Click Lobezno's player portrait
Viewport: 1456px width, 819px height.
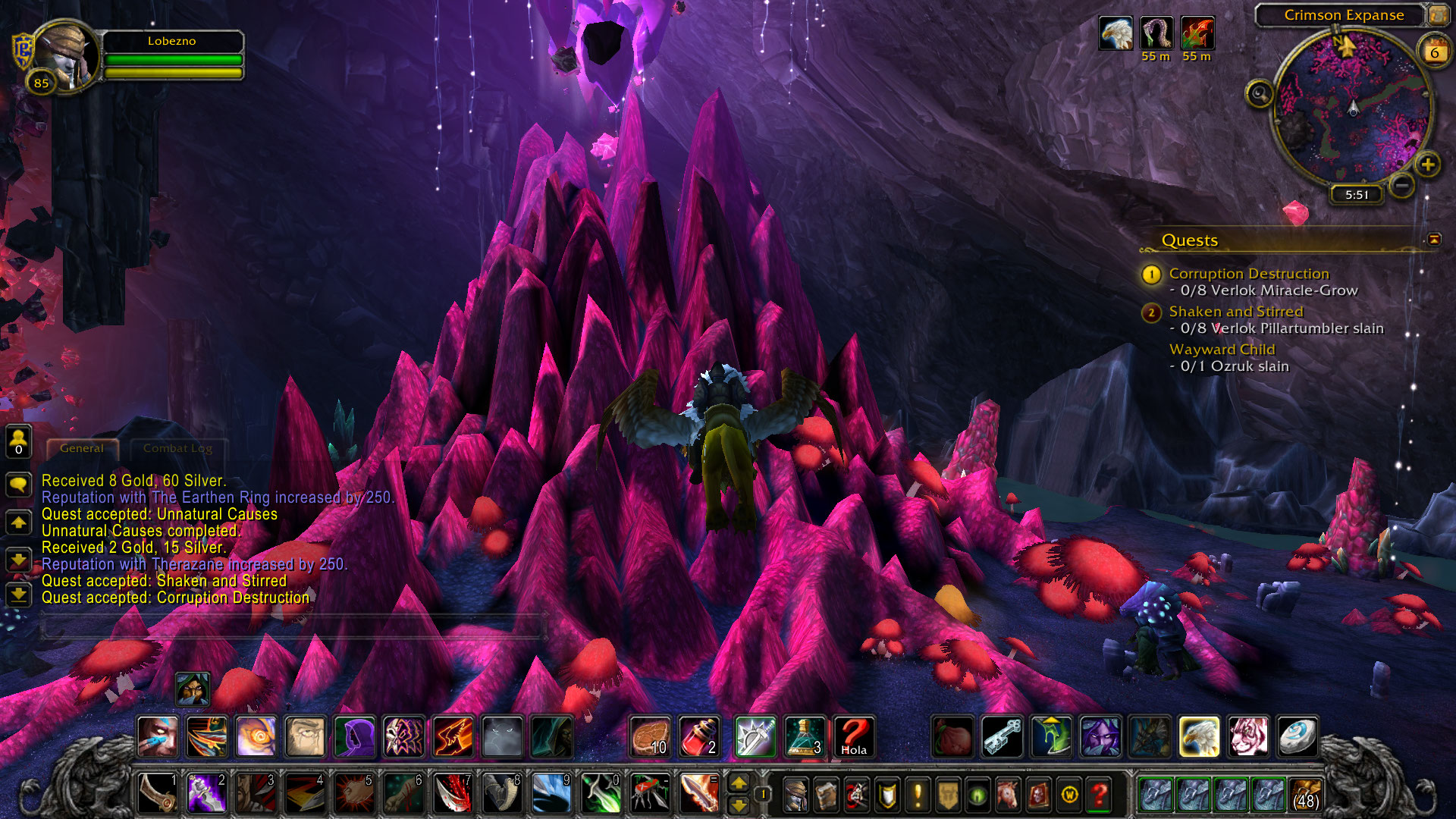pos(67,57)
